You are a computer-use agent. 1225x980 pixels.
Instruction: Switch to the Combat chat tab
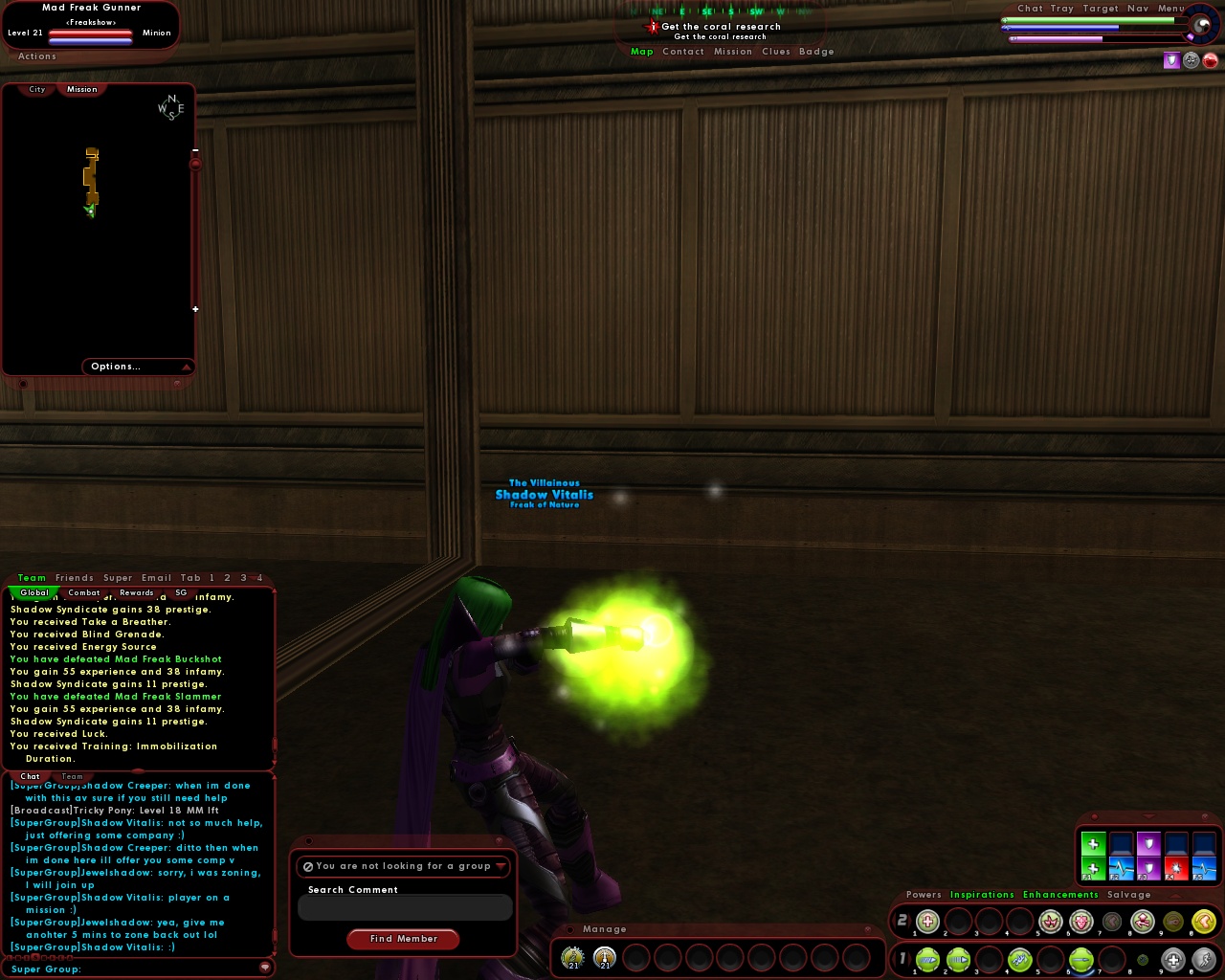pyautogui.click(x=84, y=592)
